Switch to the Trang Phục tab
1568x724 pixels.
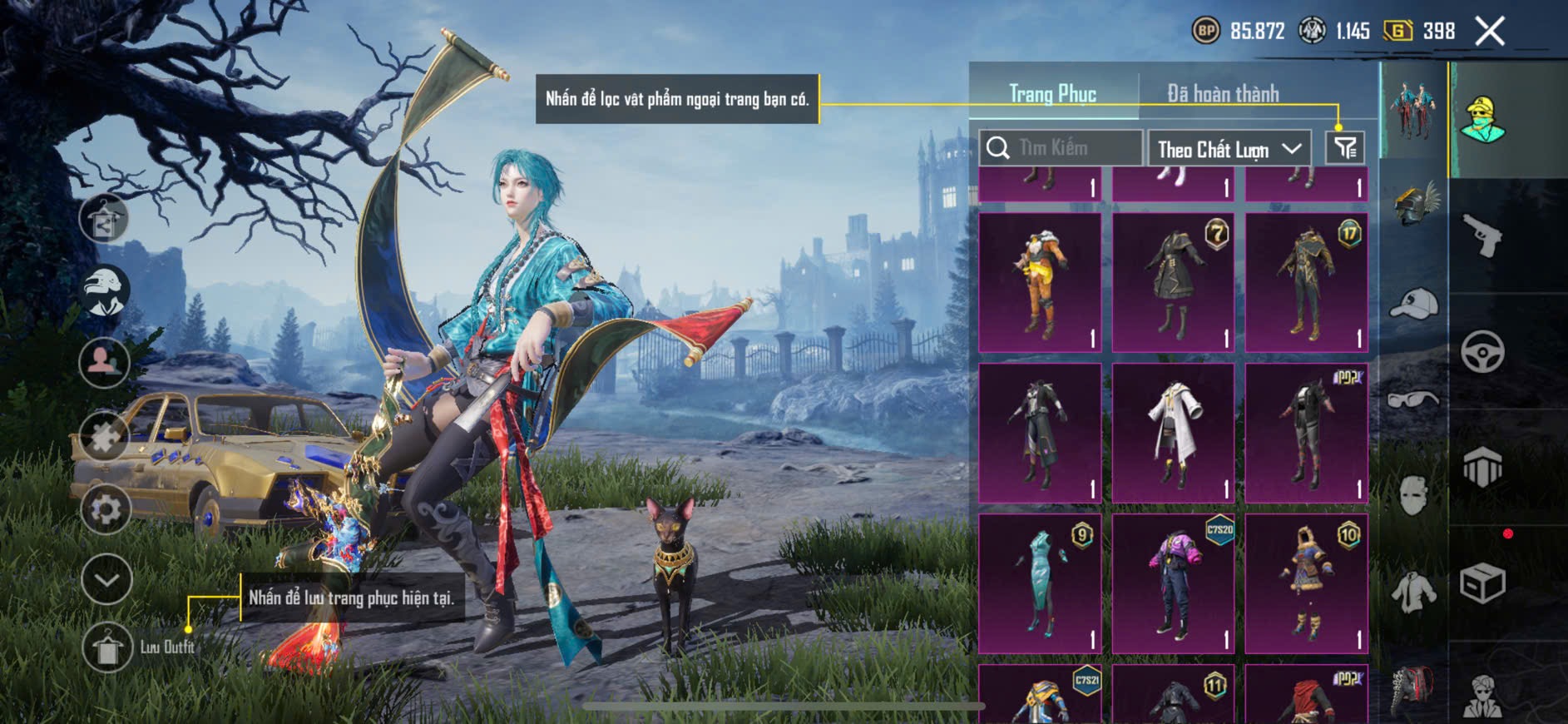click(x=1052, y=93)
